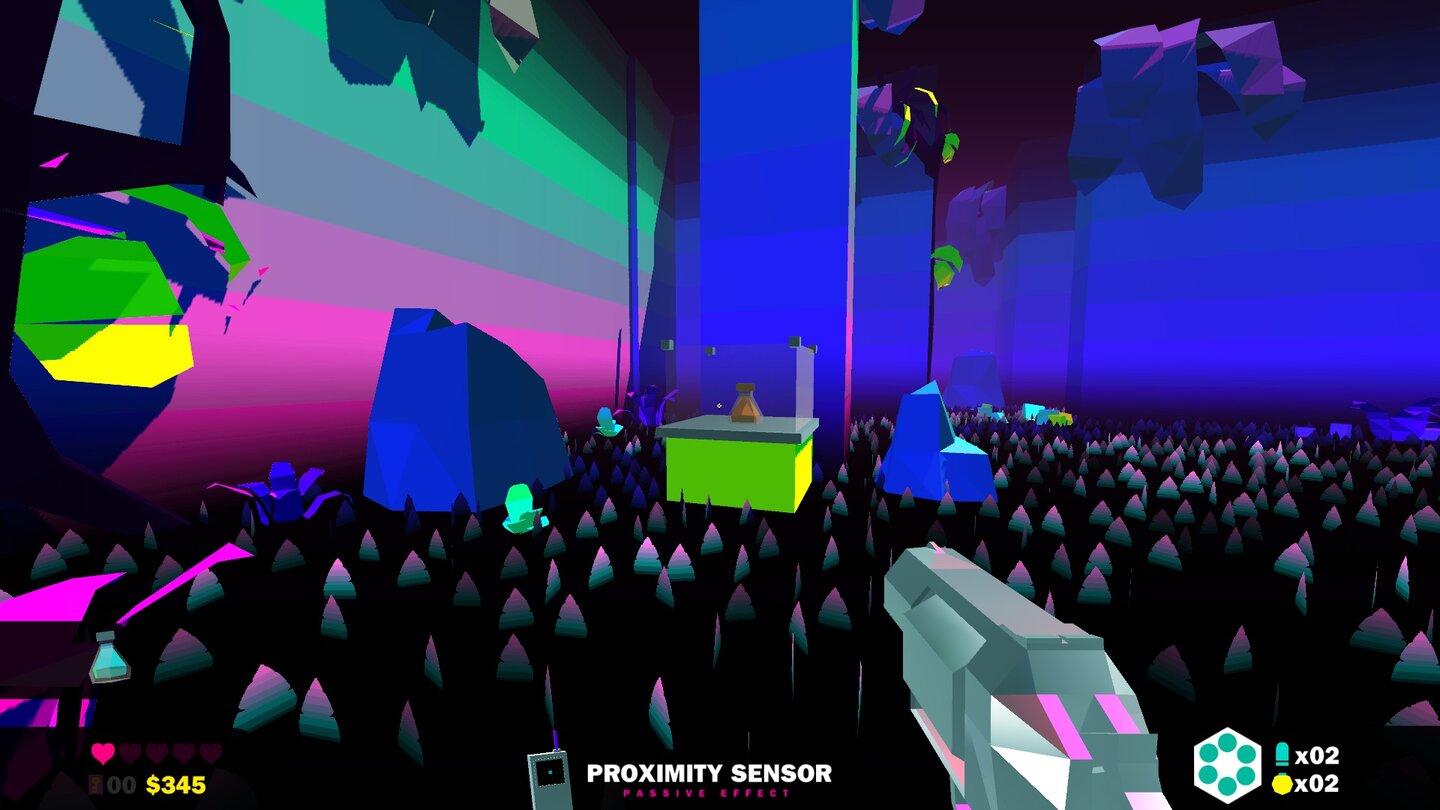Click the empty bottom chamber of the cylinder
This screenshot has height=810, width=1440.
[1227, 787]
